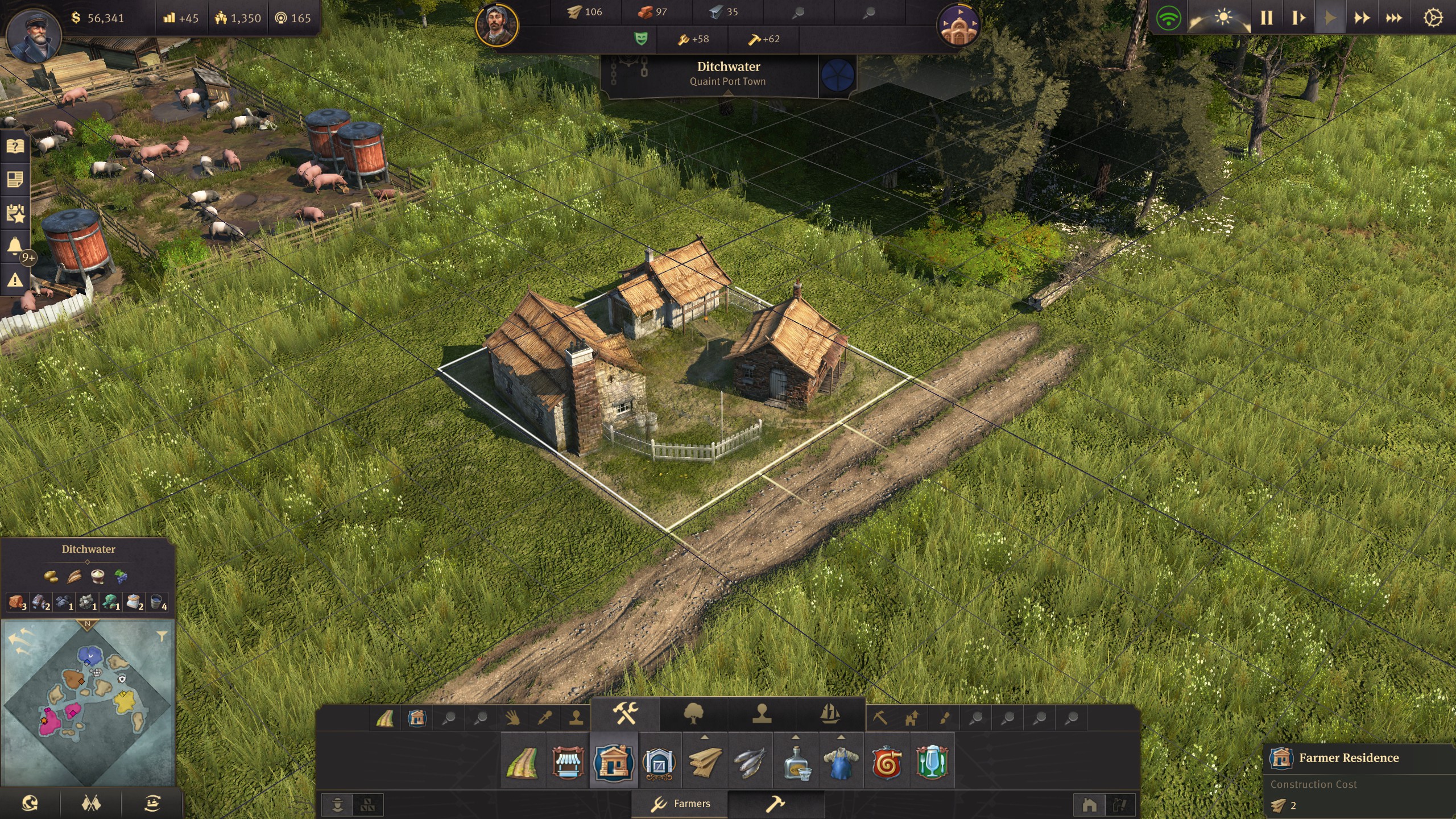Open the diplomacy flags menu
This screenshot has width=1456, height=819.
click(91, 805)
